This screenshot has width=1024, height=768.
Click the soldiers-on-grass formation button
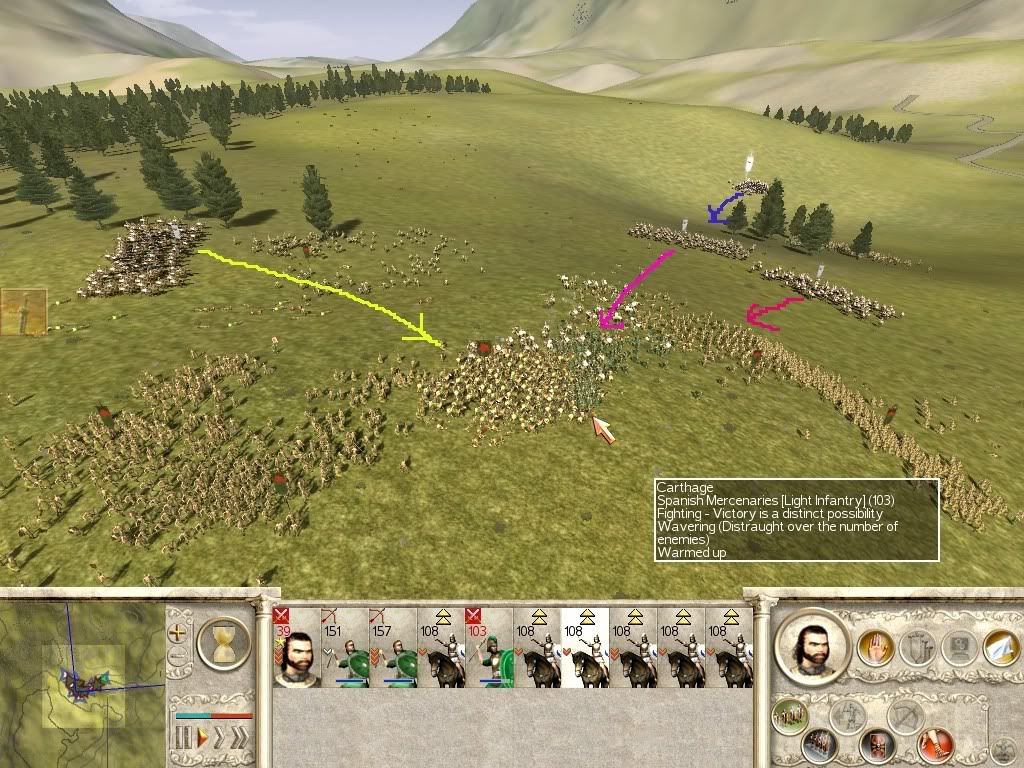(x=790, y=716)
